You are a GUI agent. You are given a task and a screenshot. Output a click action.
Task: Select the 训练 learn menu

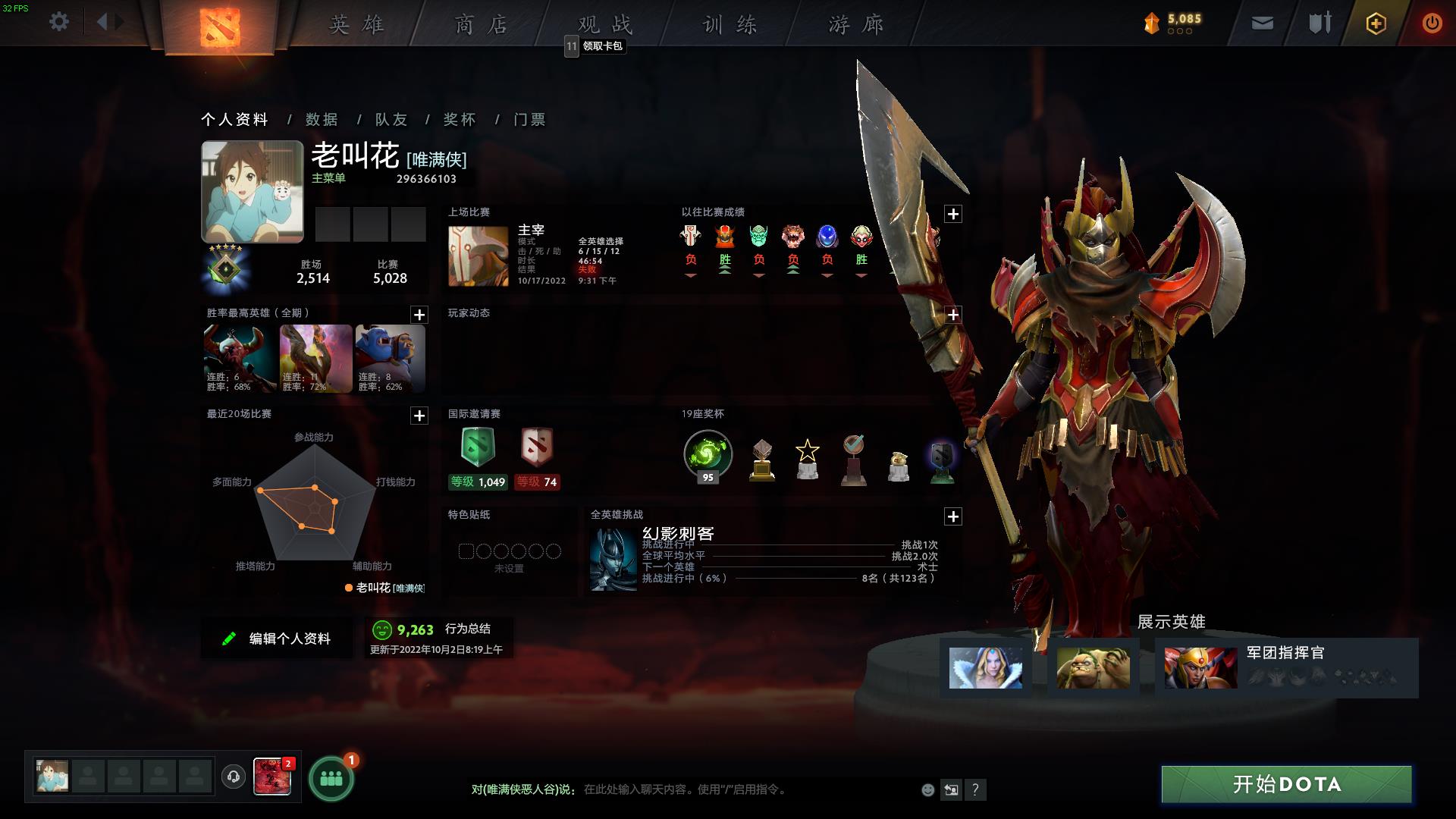[730, 25]
